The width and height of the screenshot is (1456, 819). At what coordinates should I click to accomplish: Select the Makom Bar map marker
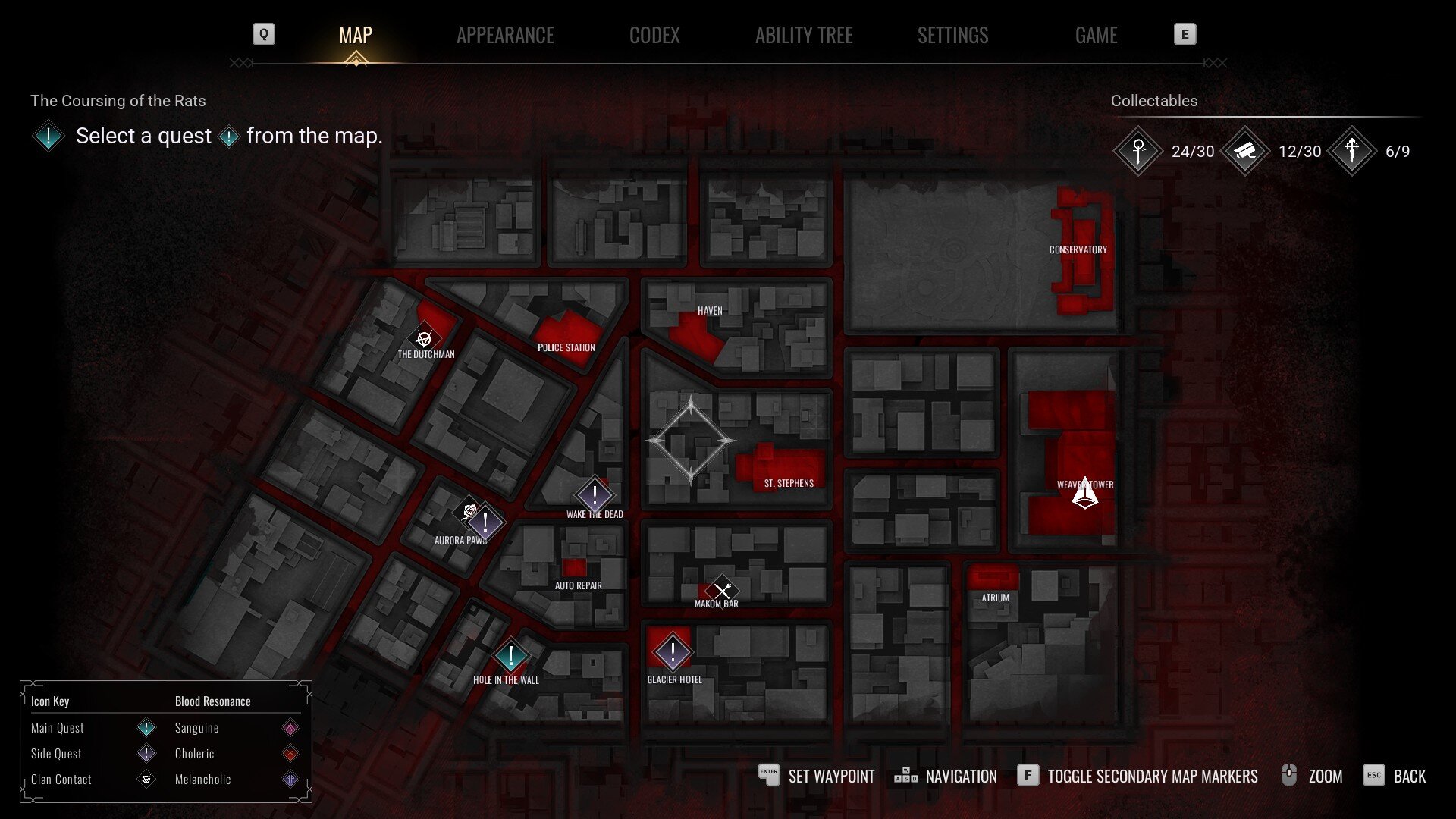(x=721, y=589)
